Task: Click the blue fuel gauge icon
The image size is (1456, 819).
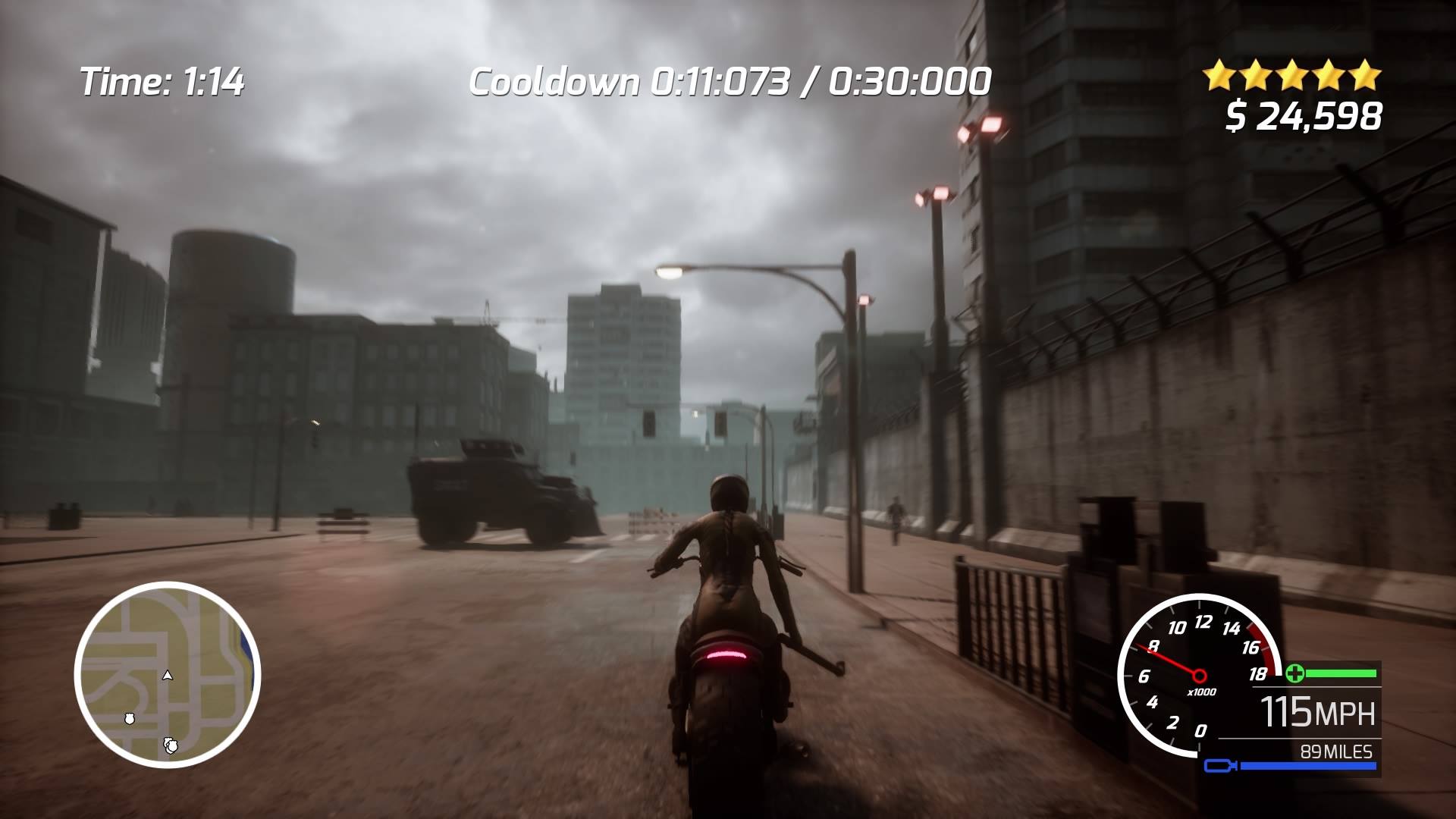Action: (1220, 767)
